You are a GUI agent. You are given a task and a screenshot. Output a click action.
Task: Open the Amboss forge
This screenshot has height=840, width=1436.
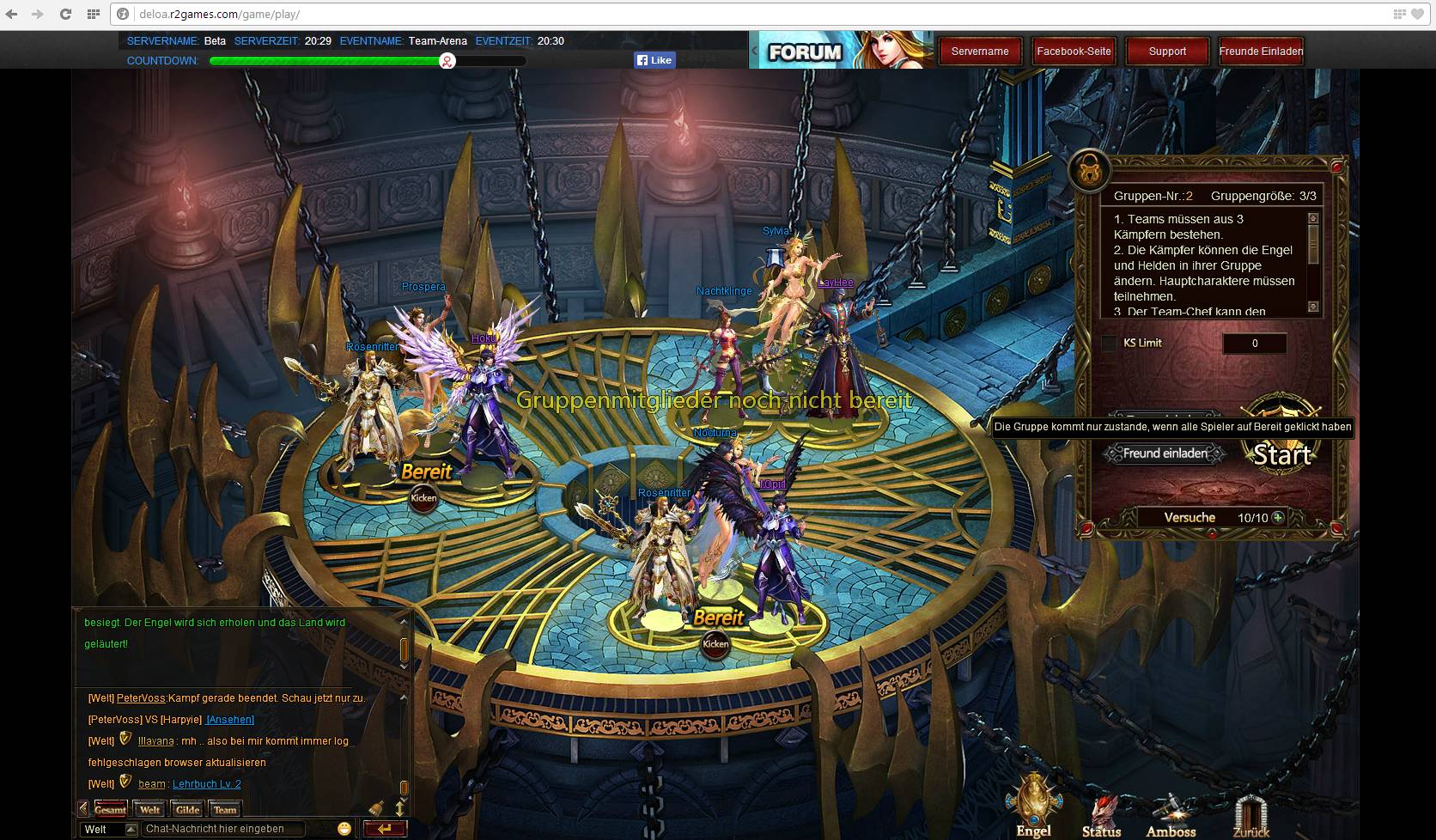pos(1171,816)
